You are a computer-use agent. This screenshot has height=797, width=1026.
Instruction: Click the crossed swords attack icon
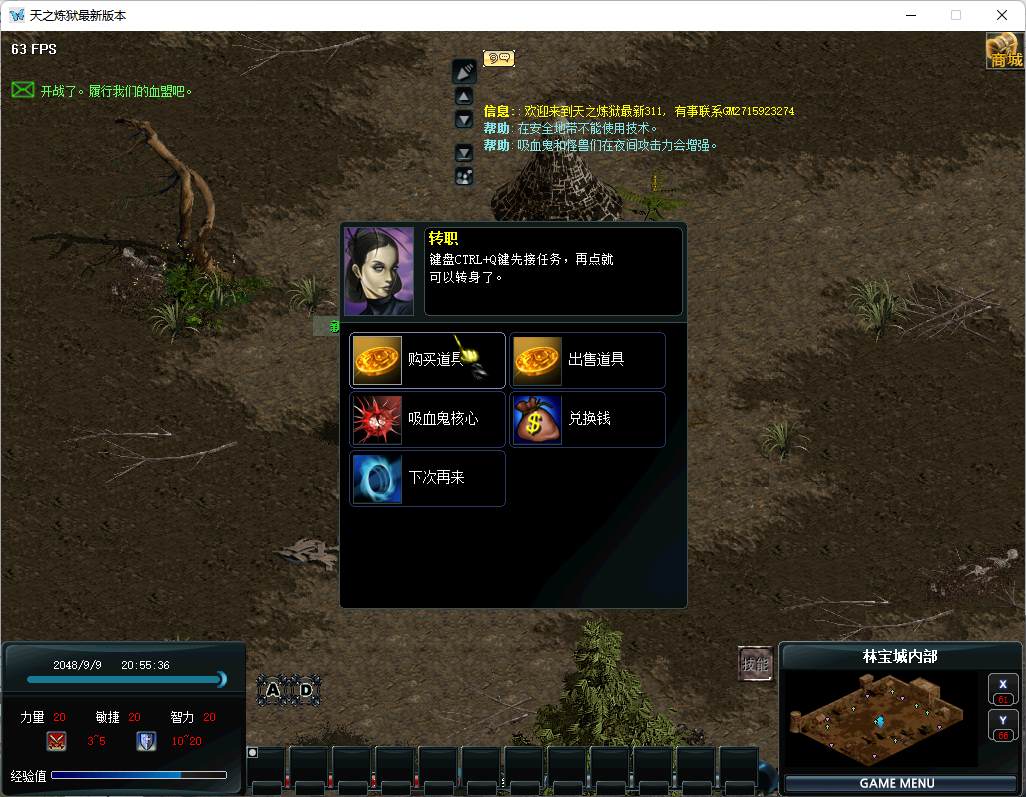[56, 741]
